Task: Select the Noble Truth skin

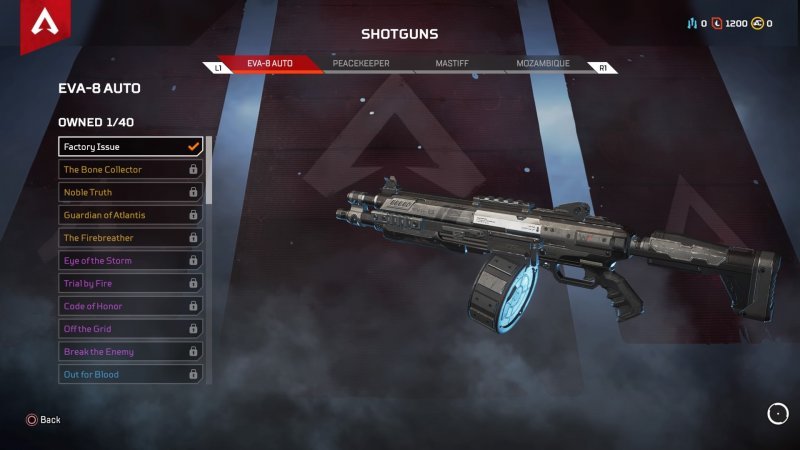Action: pos(131,192)
